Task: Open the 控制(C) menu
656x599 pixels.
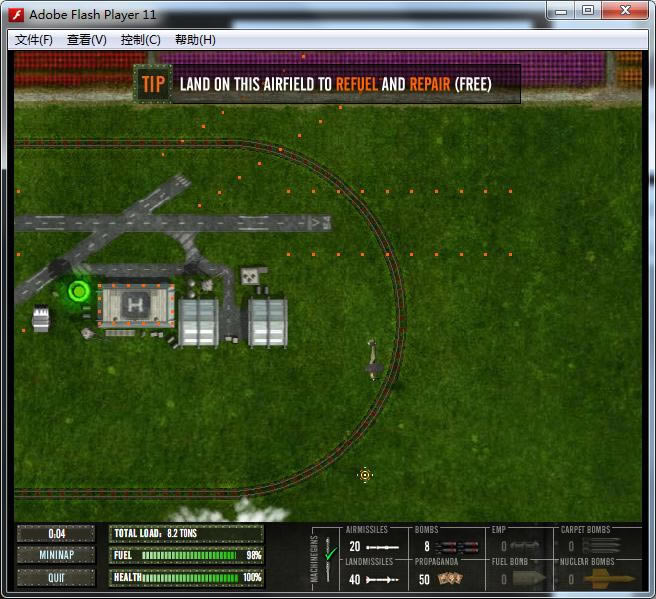Action: click(x=140, y=40)
